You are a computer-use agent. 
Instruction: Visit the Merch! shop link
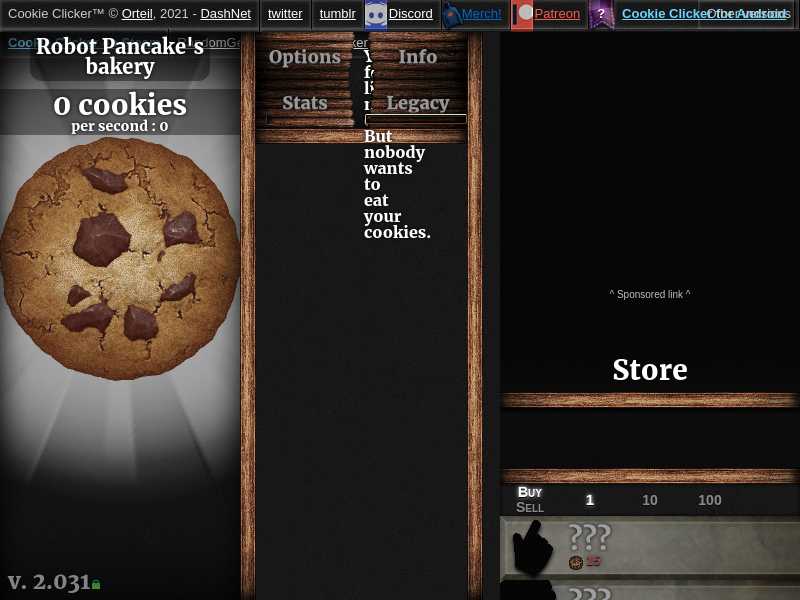[x=481, y=14]
